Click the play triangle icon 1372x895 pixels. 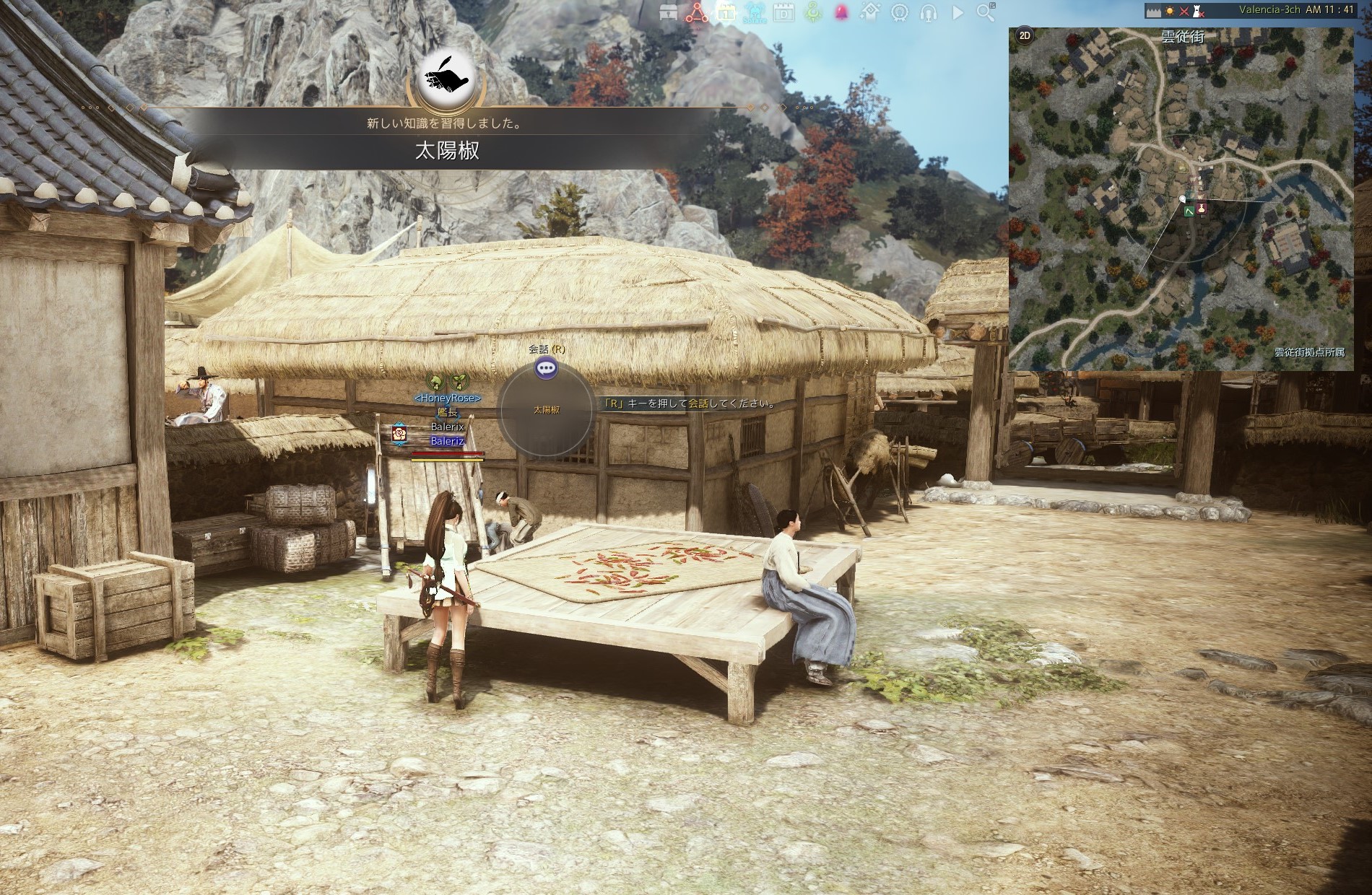(x=958, y=12)
